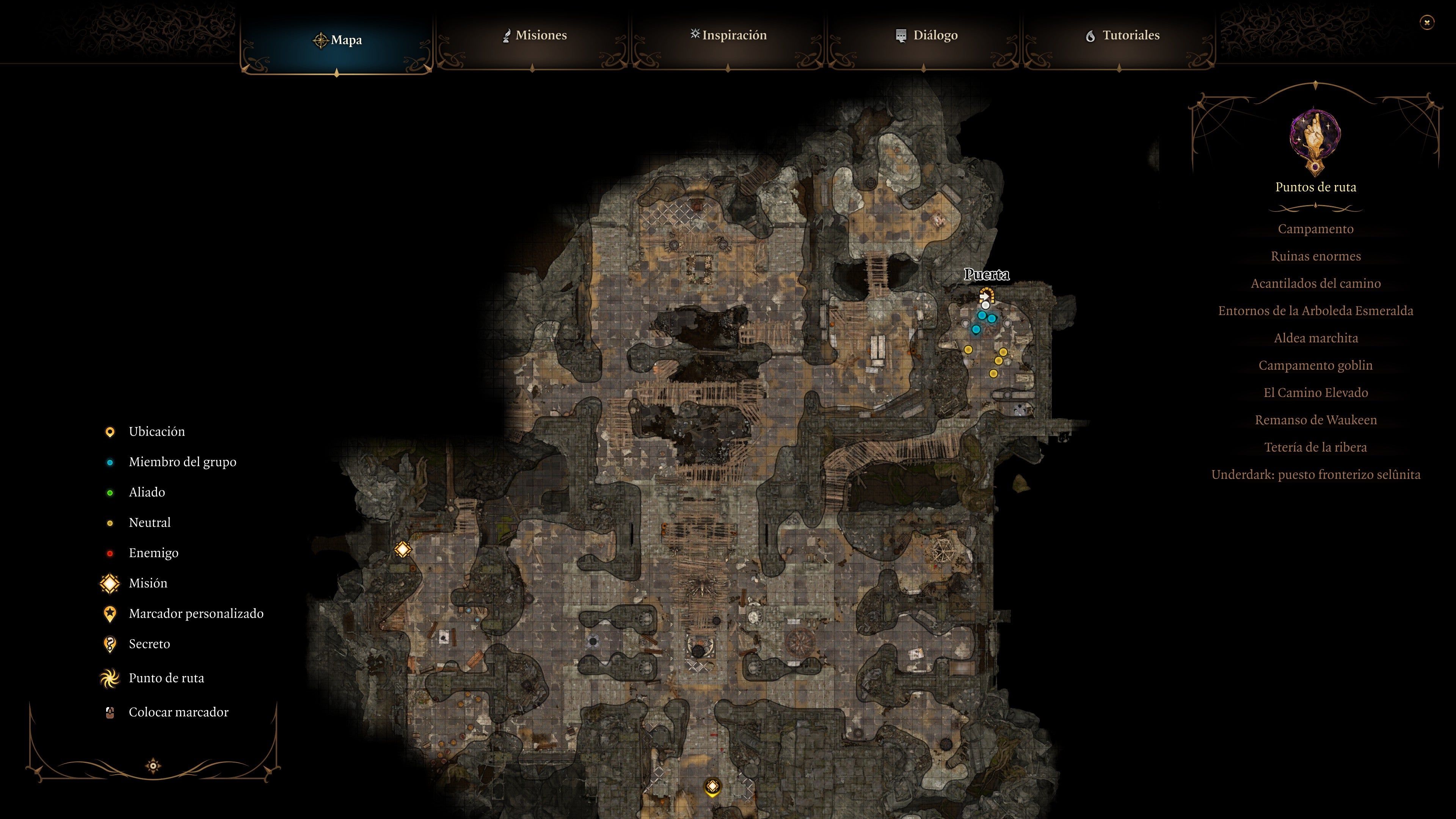Activate the Colocar marcador tool
This screenshot has width=1456, height=819.
coord(110,712)
